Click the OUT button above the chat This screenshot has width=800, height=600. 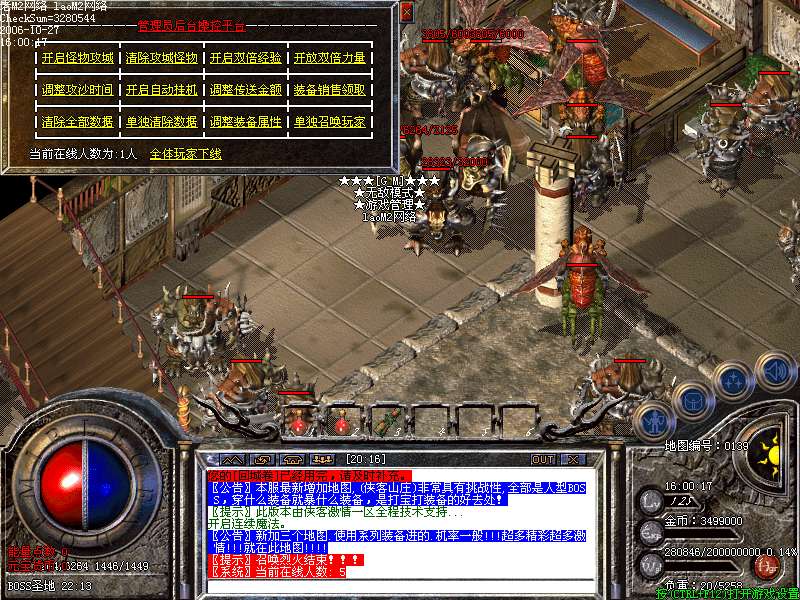pyautogui.click(x=543, y=460)
